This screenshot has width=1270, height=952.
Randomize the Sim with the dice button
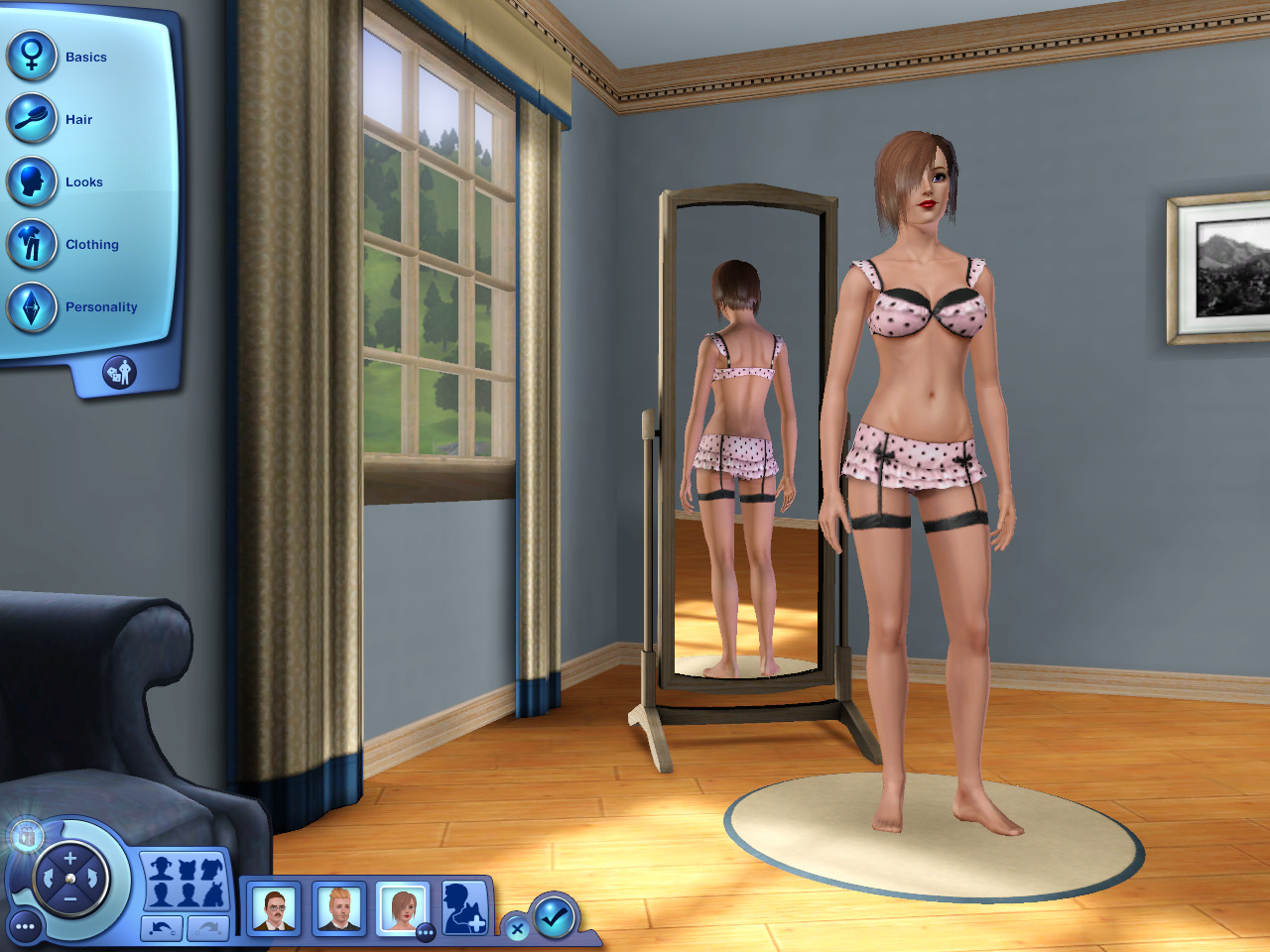119,373
